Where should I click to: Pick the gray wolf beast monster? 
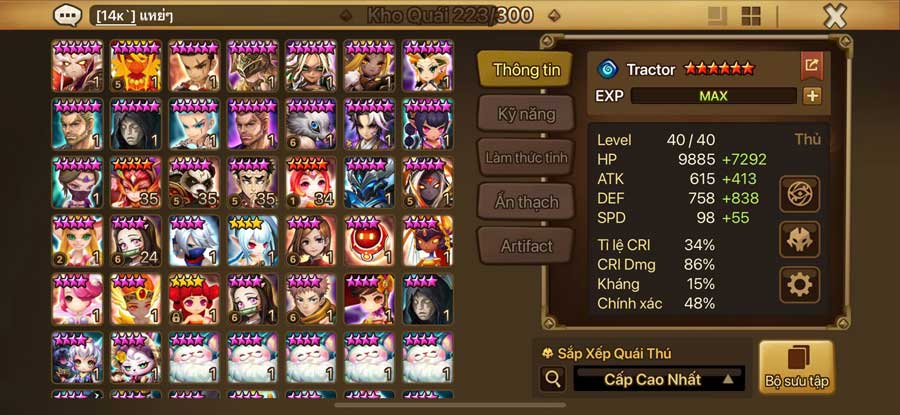tap(311, 123)
